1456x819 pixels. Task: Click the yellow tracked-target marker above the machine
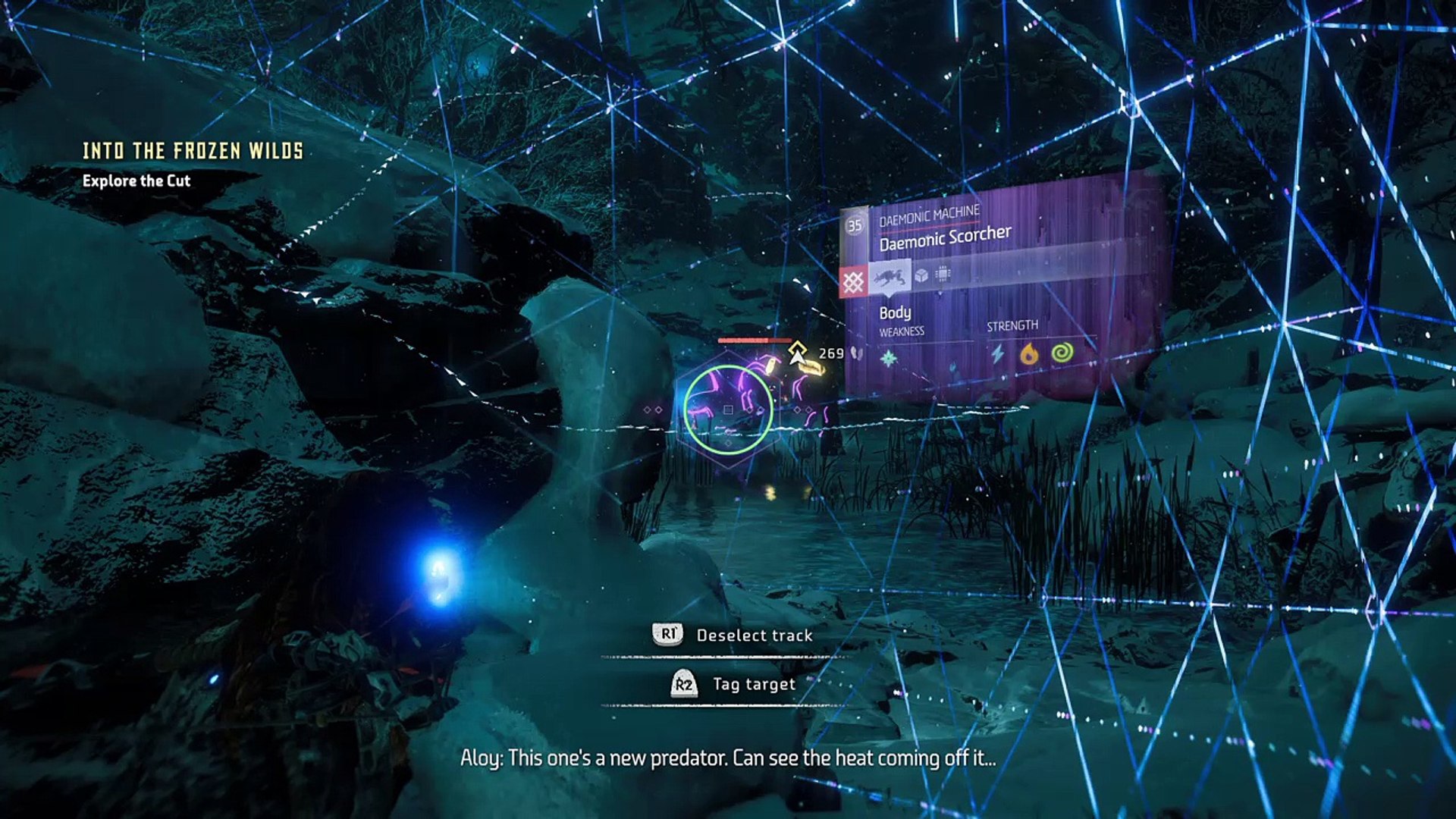[796, 352]
